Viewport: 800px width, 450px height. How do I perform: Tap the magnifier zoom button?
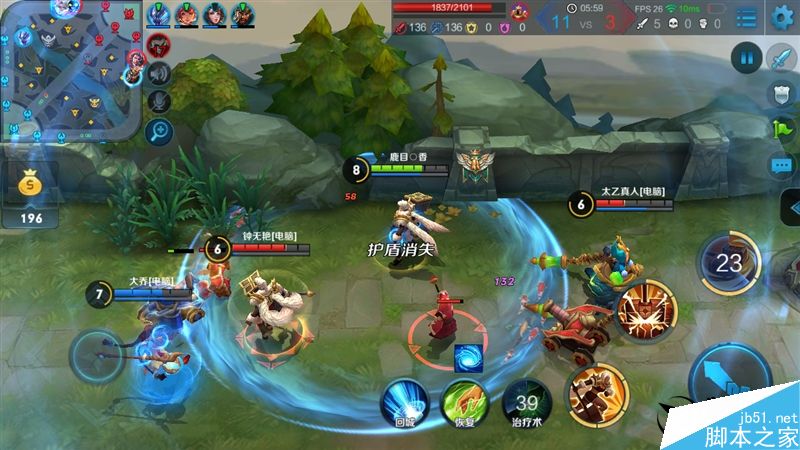(x=159, y=130)
